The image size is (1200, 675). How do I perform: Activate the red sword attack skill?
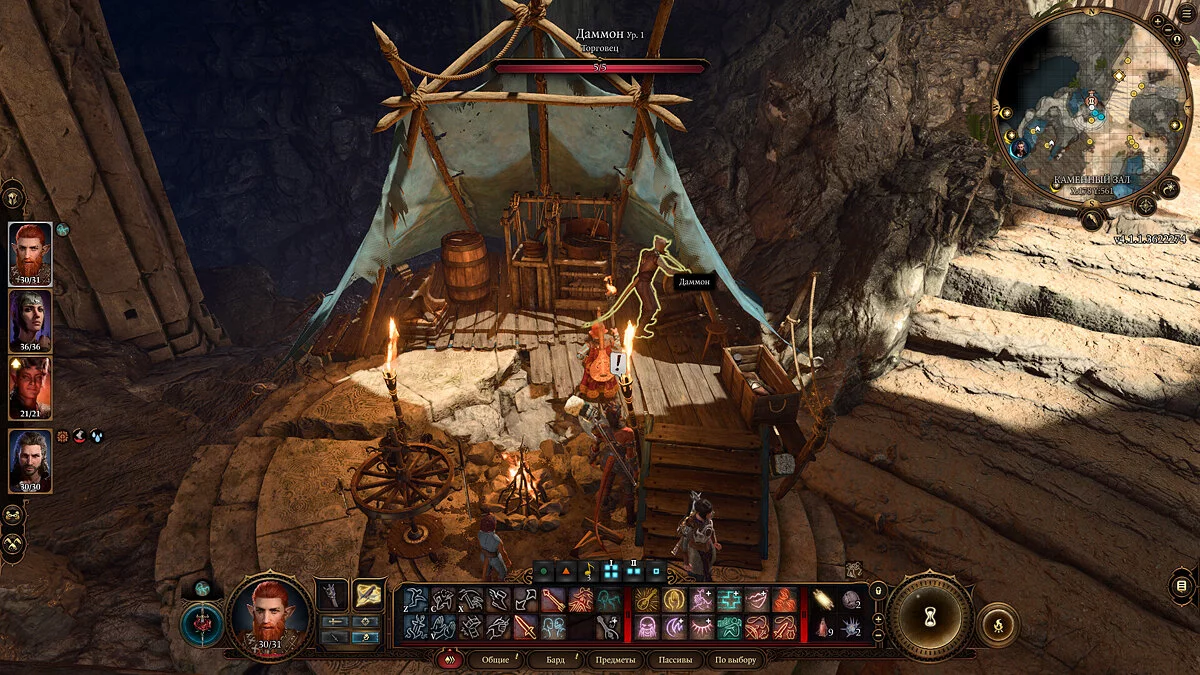(x=526, y=627)
